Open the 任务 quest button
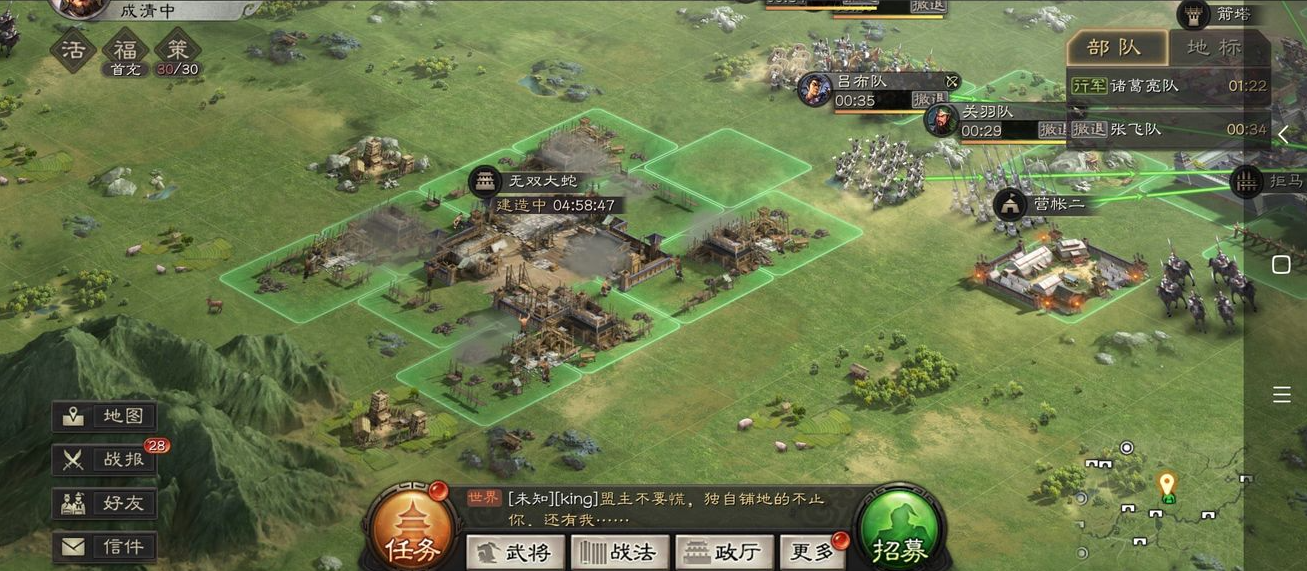 point(409,536)
